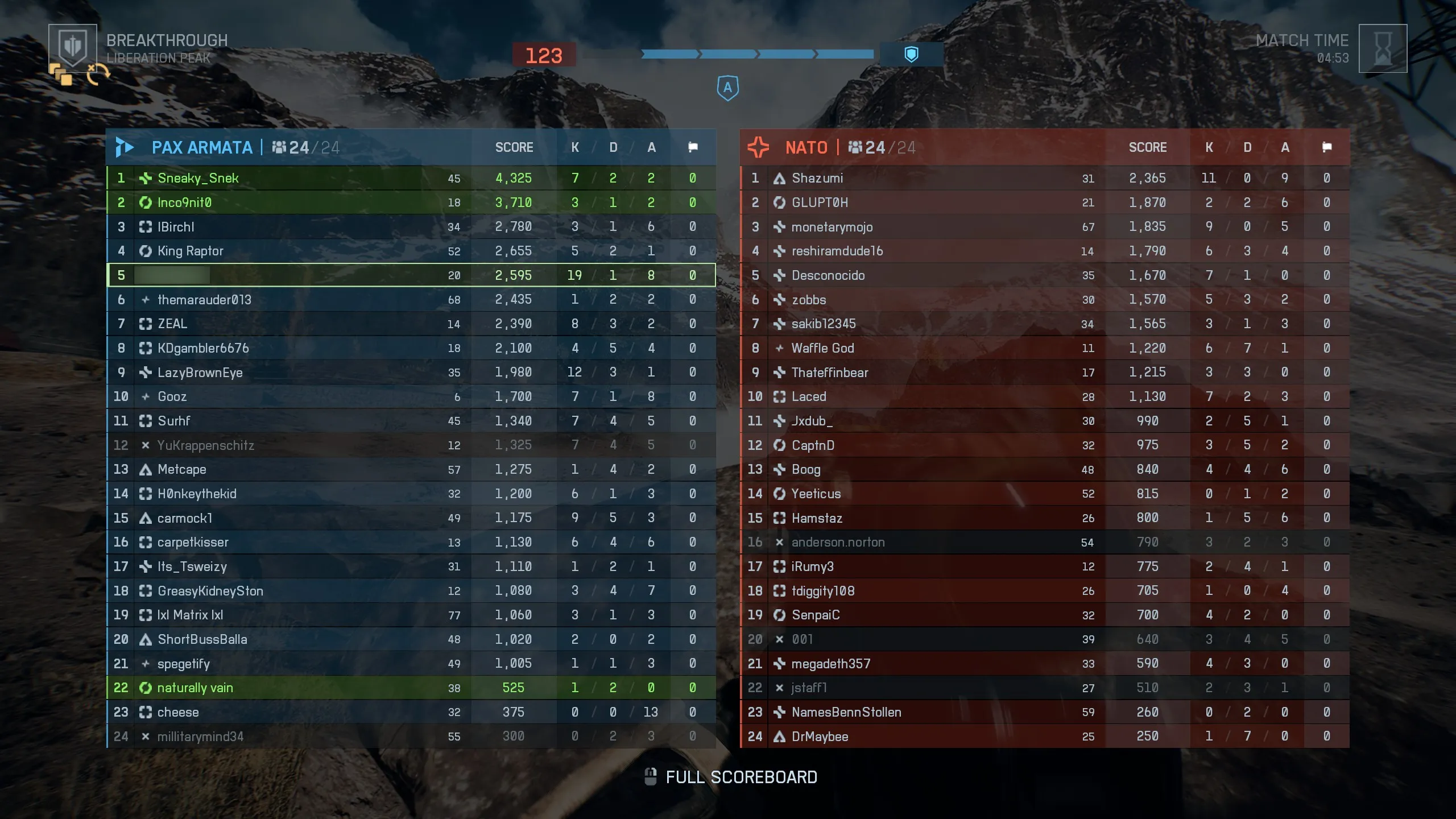Image resolution: width=1456 pixels, height=819 pixels.
Task: Select player name Shazumi
Action: click(x=818, y=177)
